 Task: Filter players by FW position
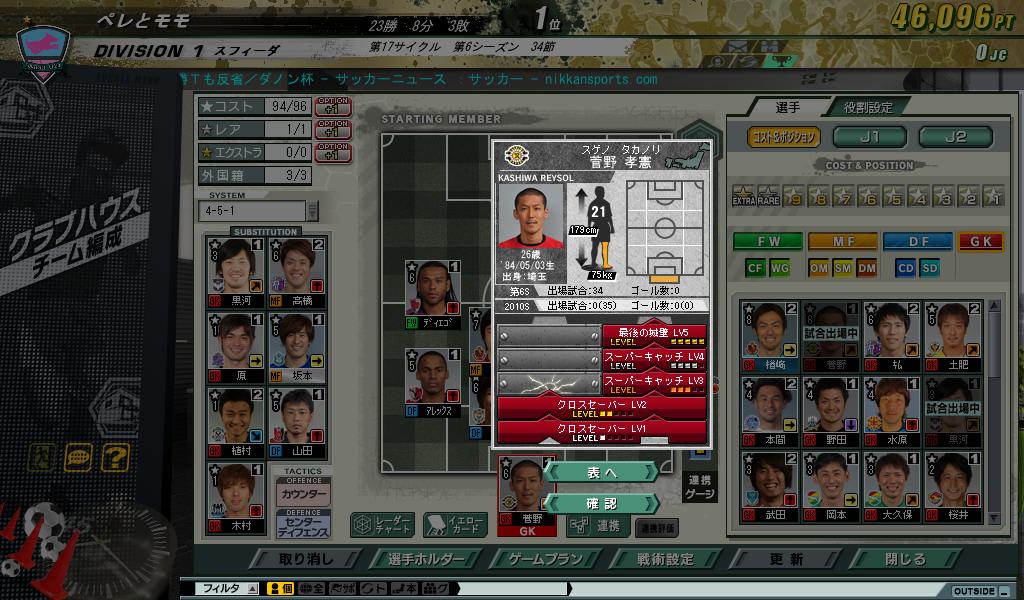(768, 241)
